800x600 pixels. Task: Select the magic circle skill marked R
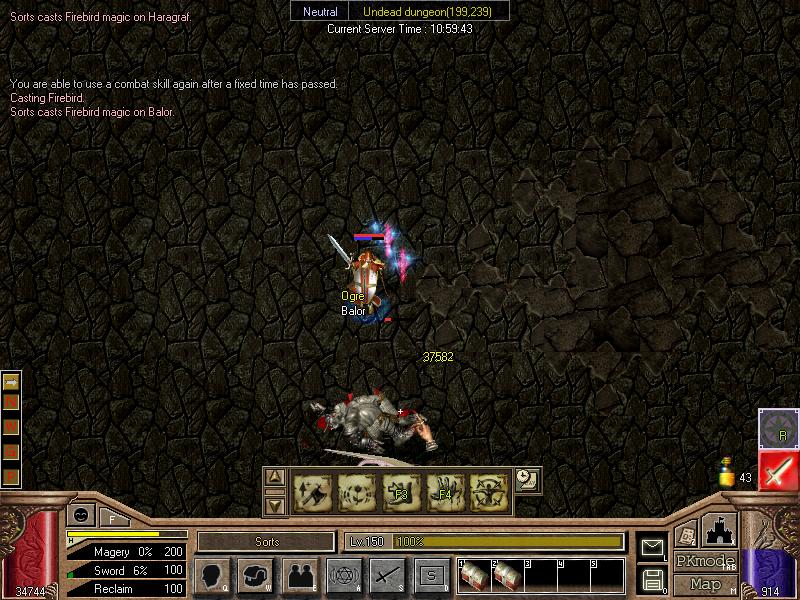[777, 428]
